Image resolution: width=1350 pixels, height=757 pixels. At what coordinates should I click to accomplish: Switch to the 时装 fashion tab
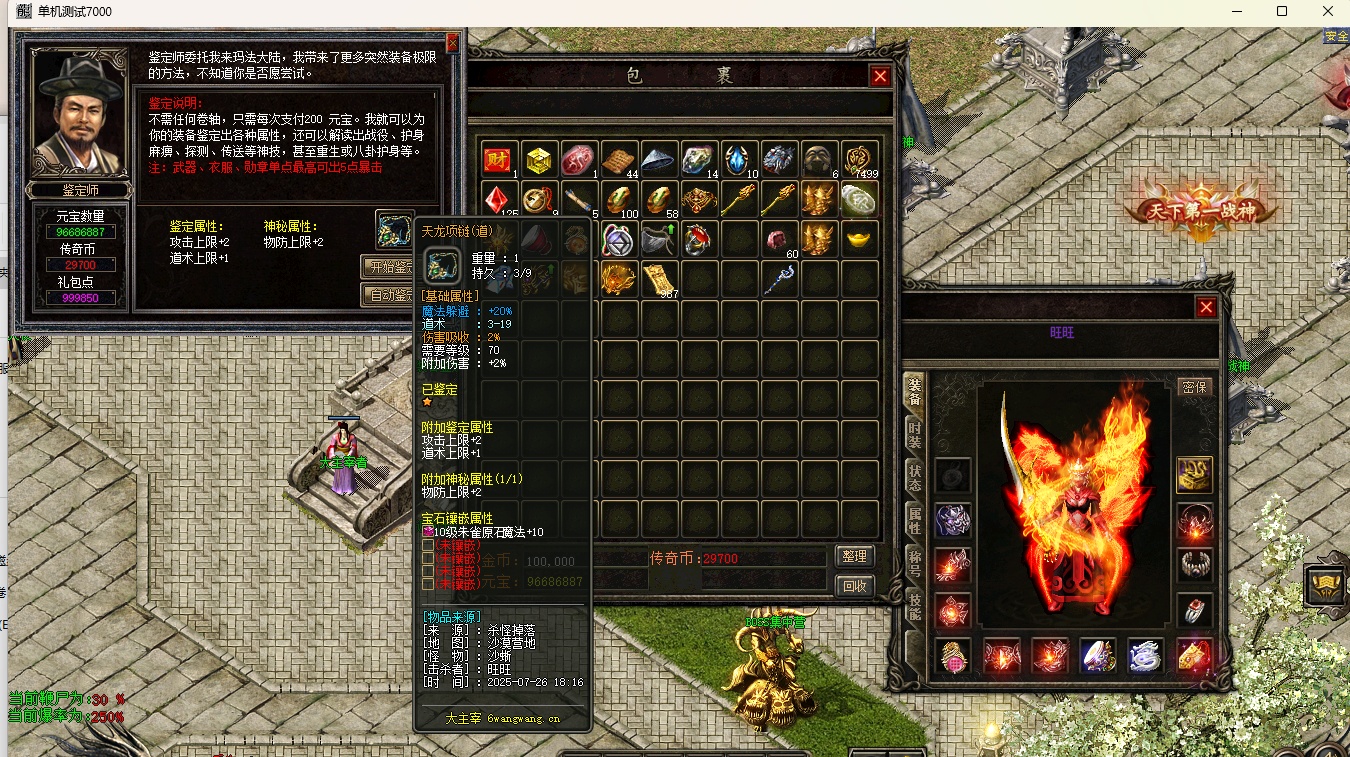914,432
